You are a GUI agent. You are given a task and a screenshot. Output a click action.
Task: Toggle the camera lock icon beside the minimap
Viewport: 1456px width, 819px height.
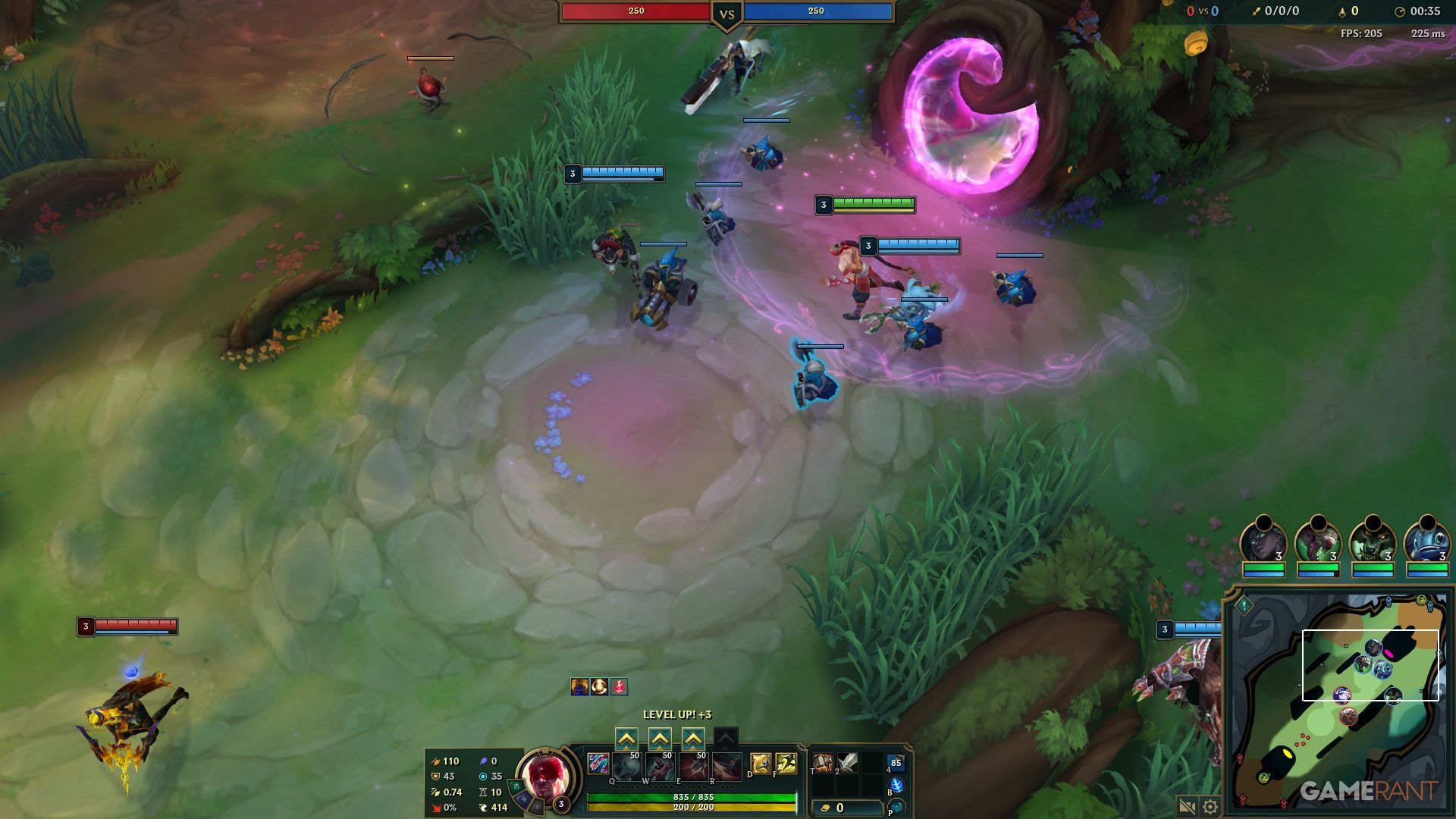click(1187, 807)
